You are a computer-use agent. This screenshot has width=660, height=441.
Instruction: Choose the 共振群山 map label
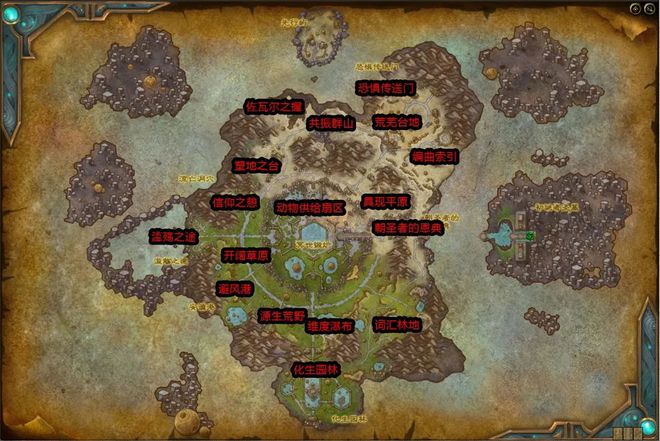click(331, 123)
